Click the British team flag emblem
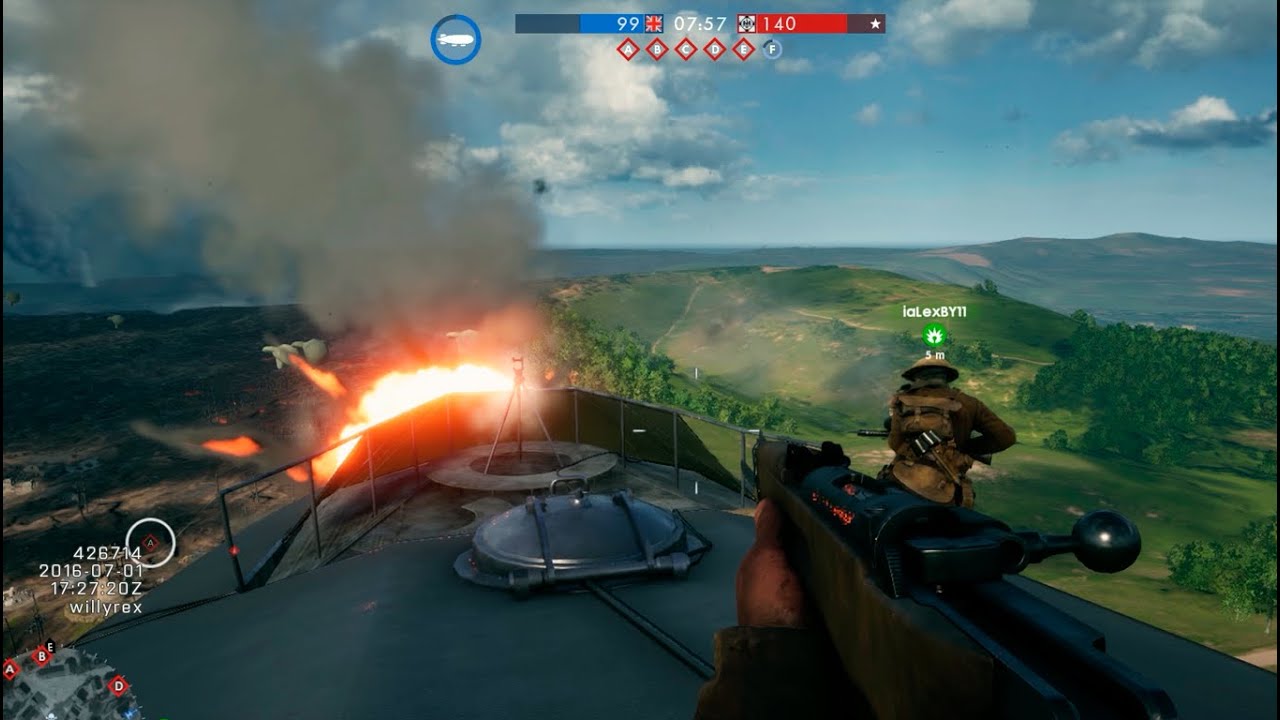1280x720 pixels. tap(654, 23)
